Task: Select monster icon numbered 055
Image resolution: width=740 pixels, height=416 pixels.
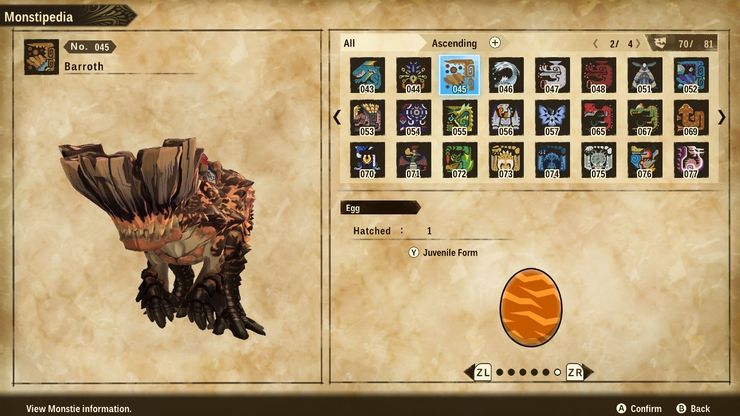Action: tap(459, 117)
